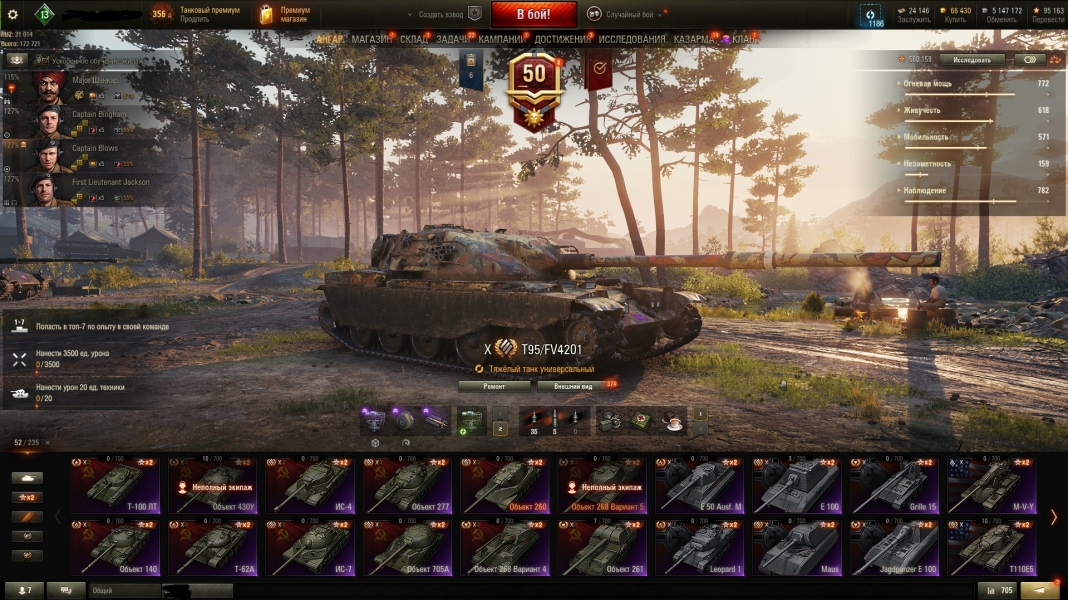Click the «Ремонт» button

pos(494,386)
